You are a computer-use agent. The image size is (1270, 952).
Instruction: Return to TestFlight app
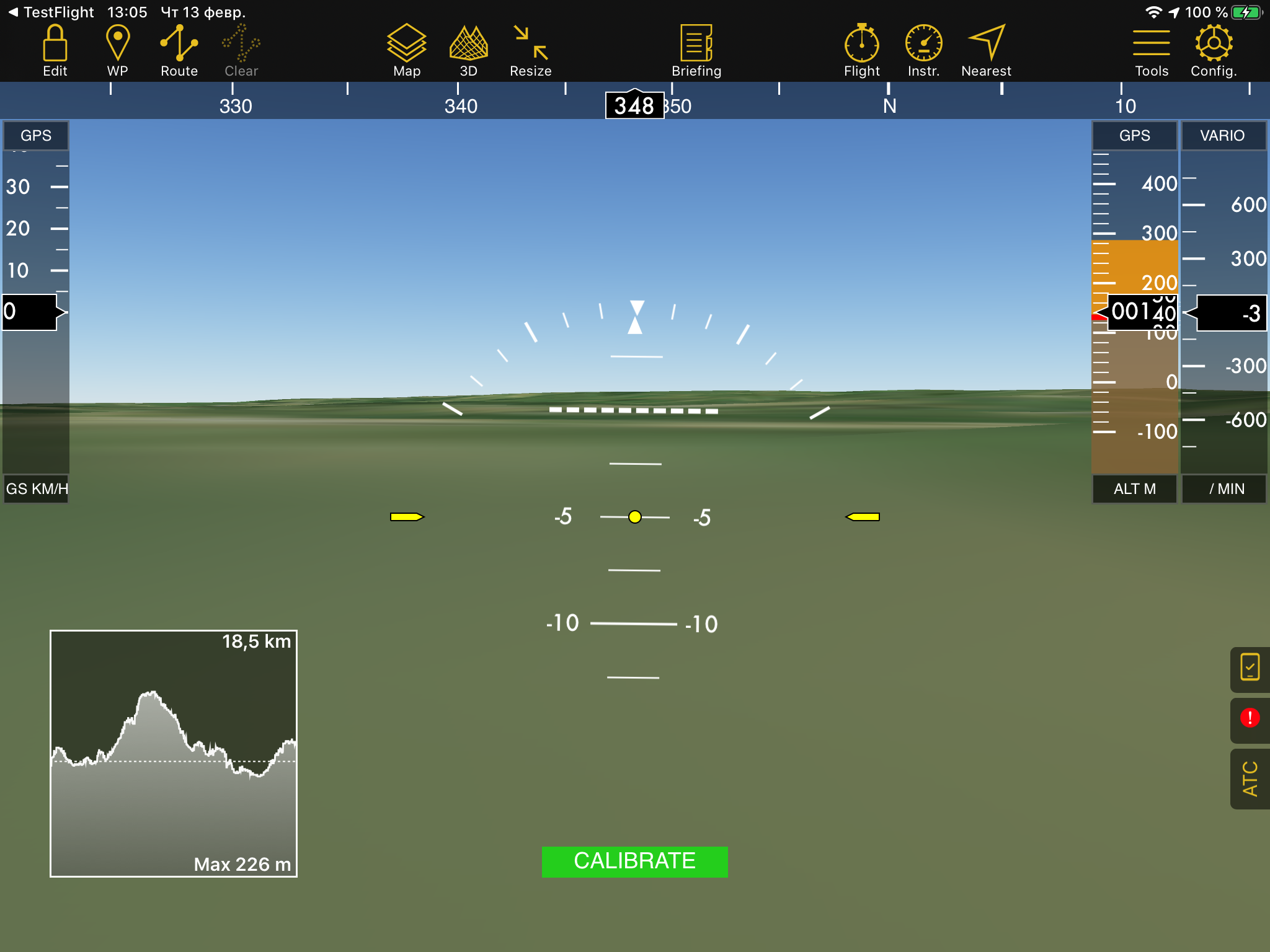pyautogui.click(x=51, y=12)
